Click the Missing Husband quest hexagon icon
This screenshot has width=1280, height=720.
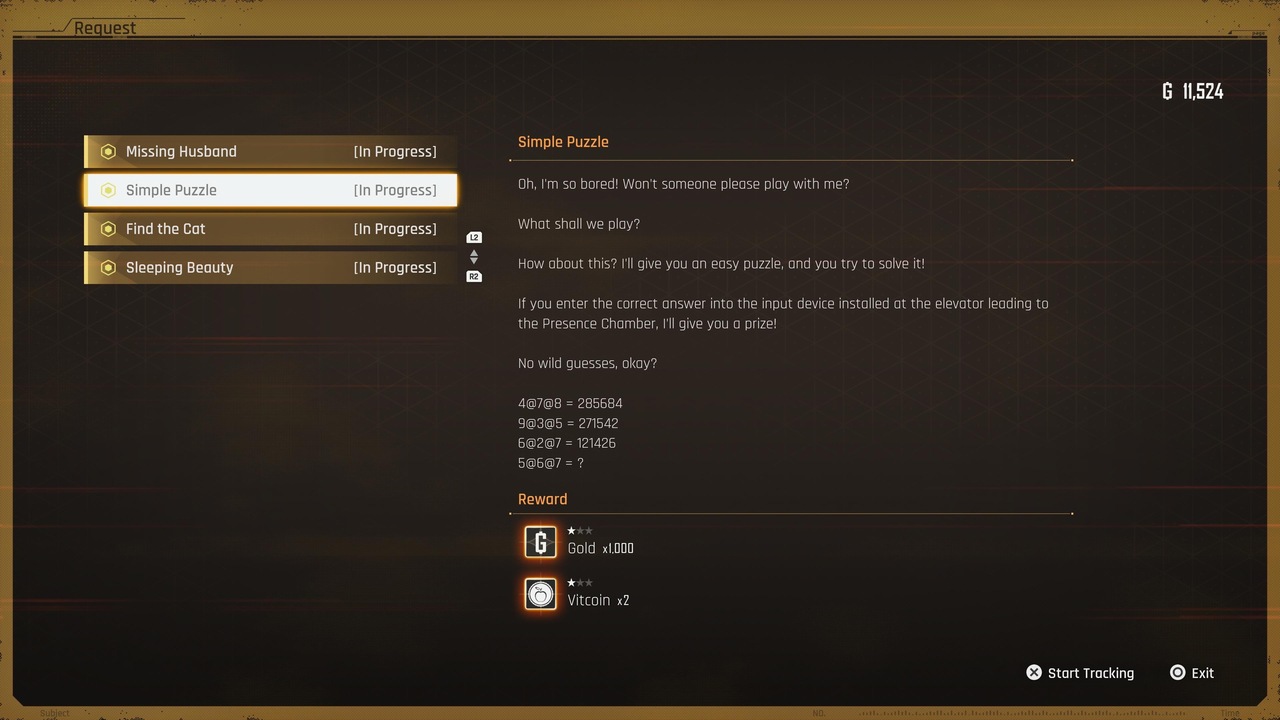point(108,151)
